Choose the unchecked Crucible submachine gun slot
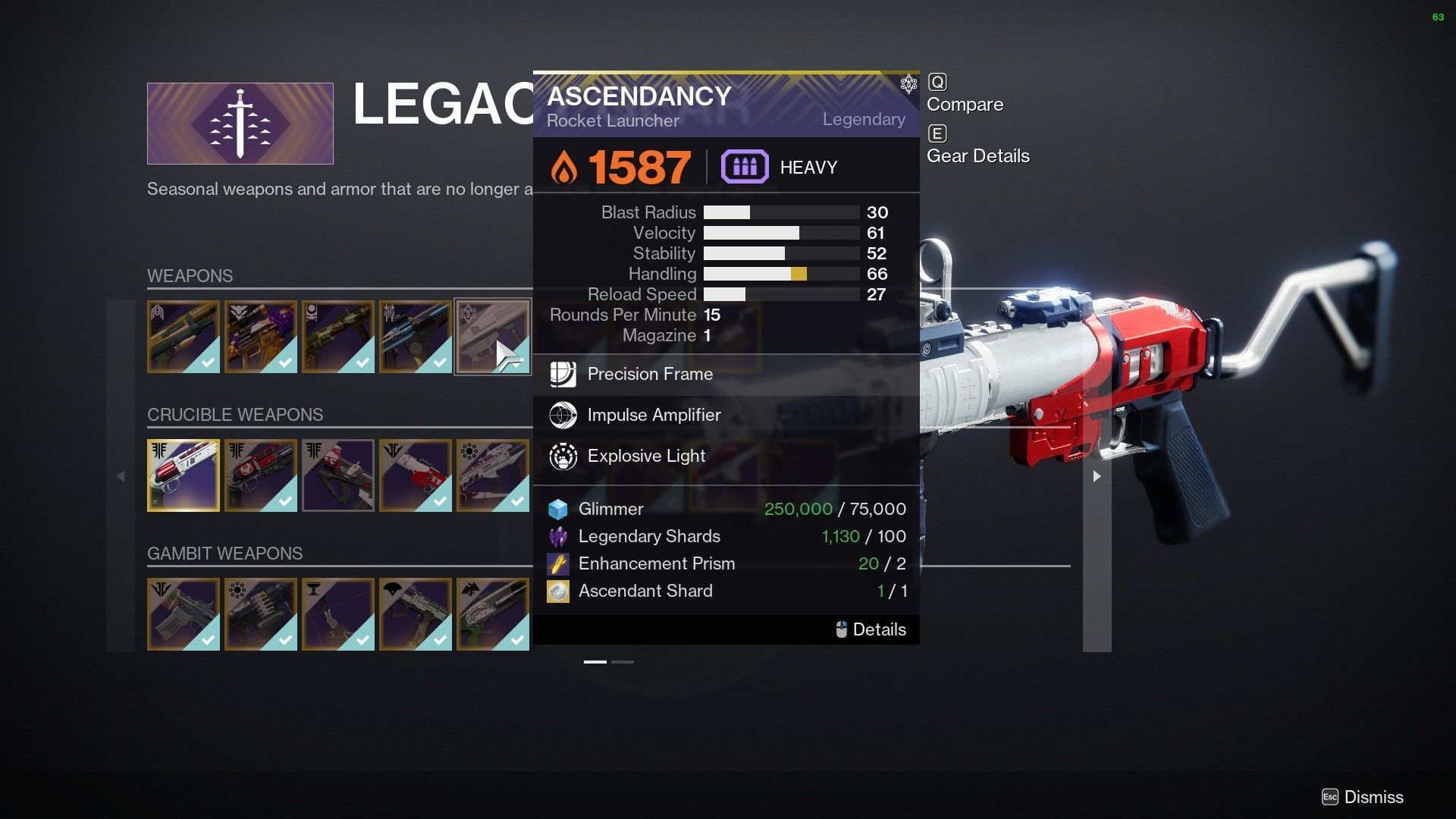 [x=338, y=475]
